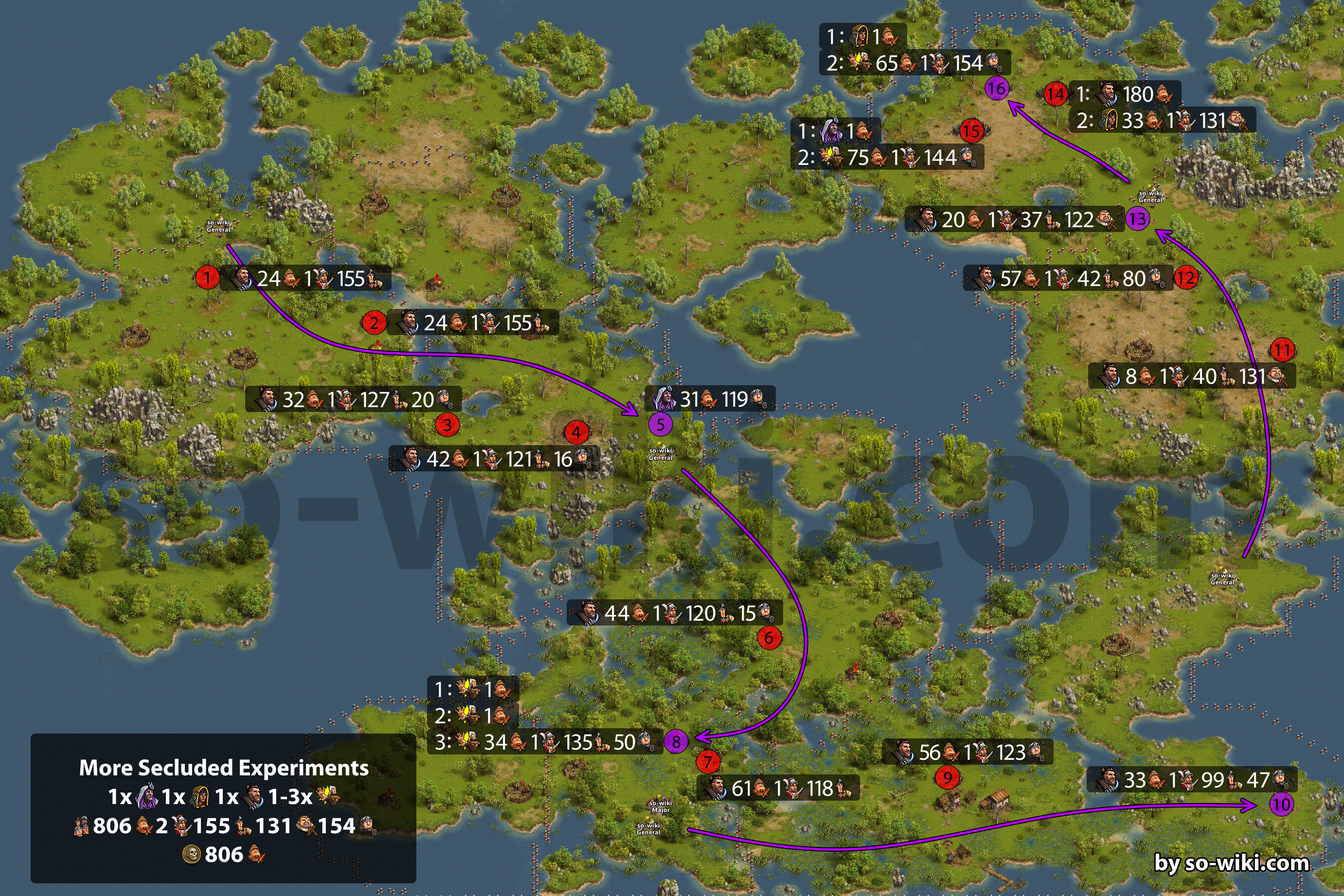Choose purple marker number 10
The height and width of the screenshot is (896, 1344).
click(1281, 805)
